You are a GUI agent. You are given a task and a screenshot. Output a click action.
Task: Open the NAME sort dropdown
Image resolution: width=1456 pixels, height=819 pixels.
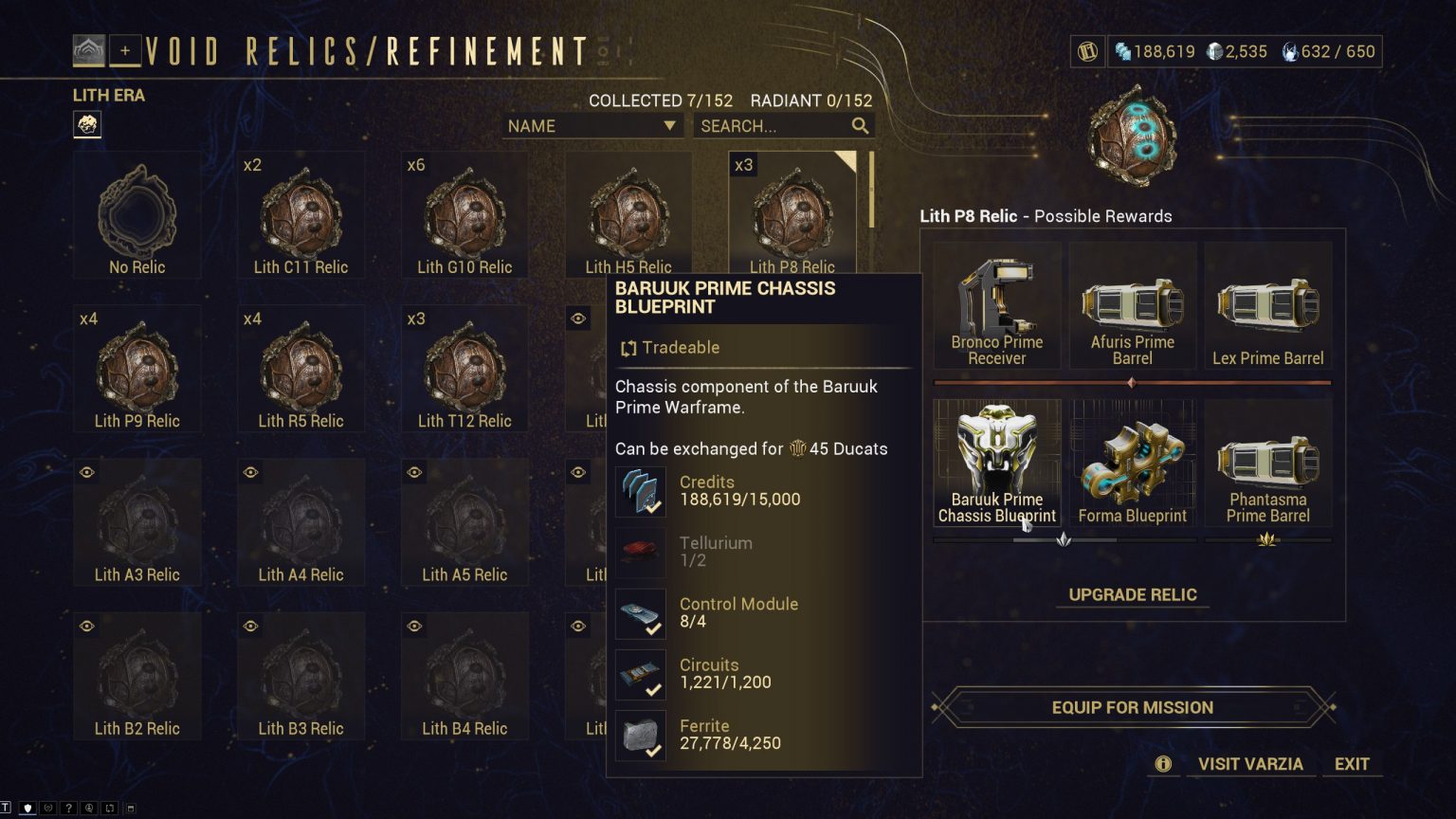[591, 125]
